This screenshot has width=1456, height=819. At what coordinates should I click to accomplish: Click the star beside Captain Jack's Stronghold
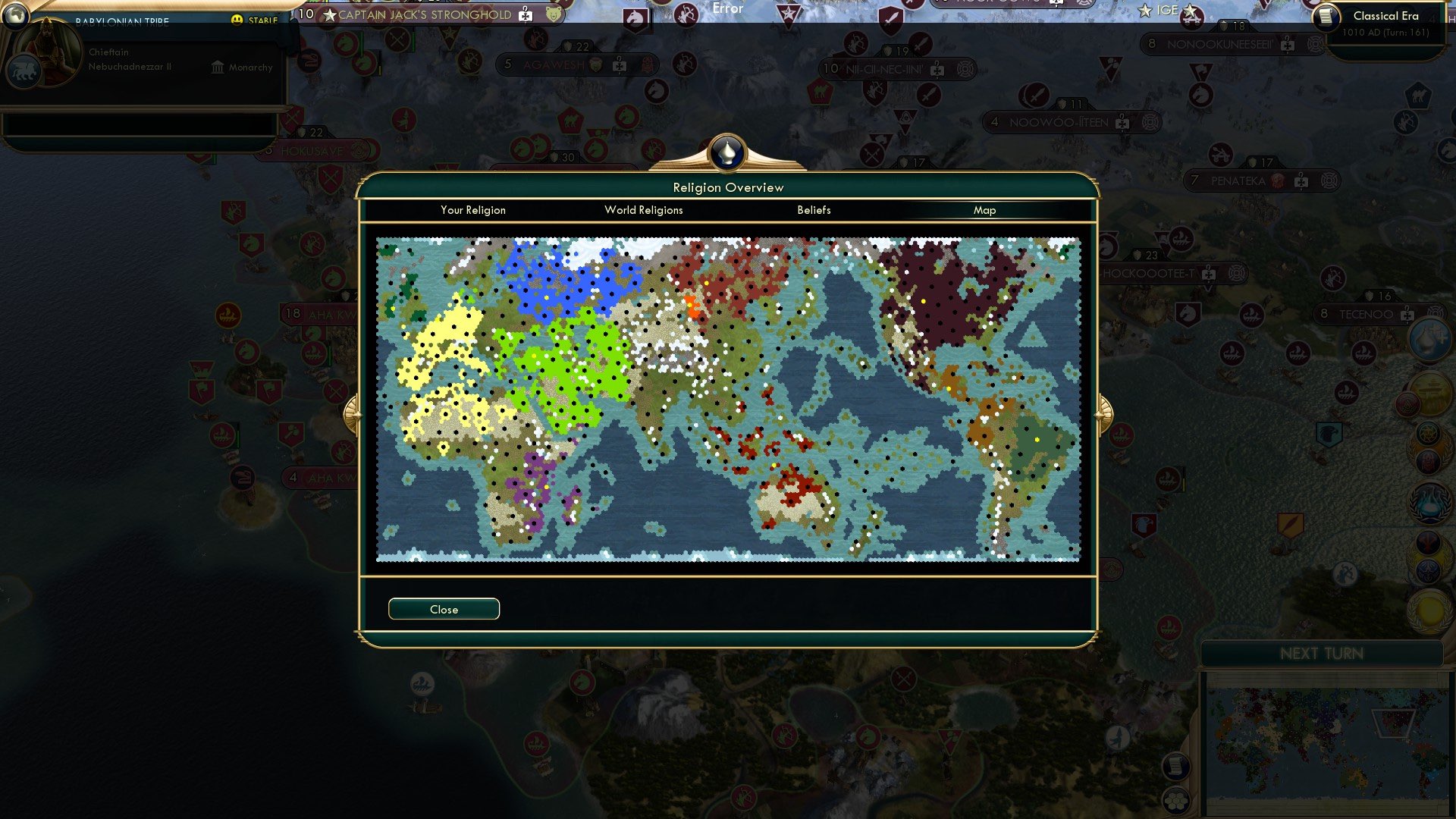pyautogui.click(x=331, y=14)
